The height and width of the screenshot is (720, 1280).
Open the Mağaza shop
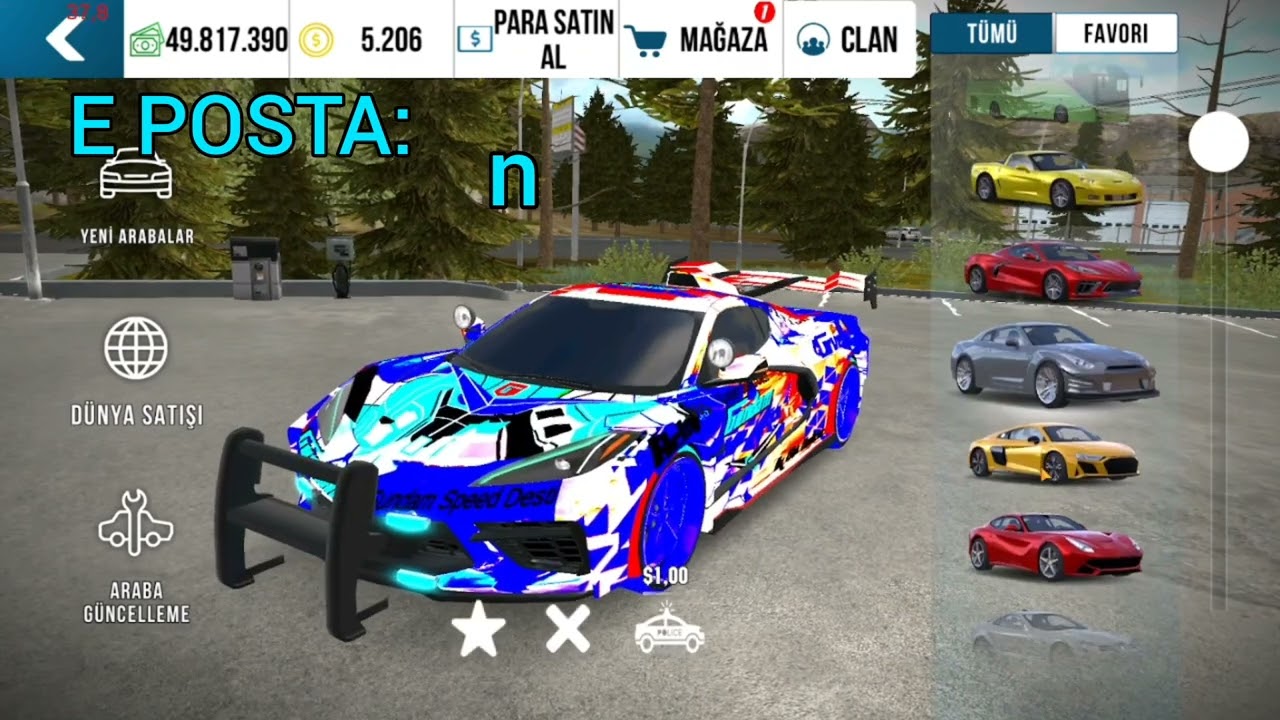tap(700, 39)
